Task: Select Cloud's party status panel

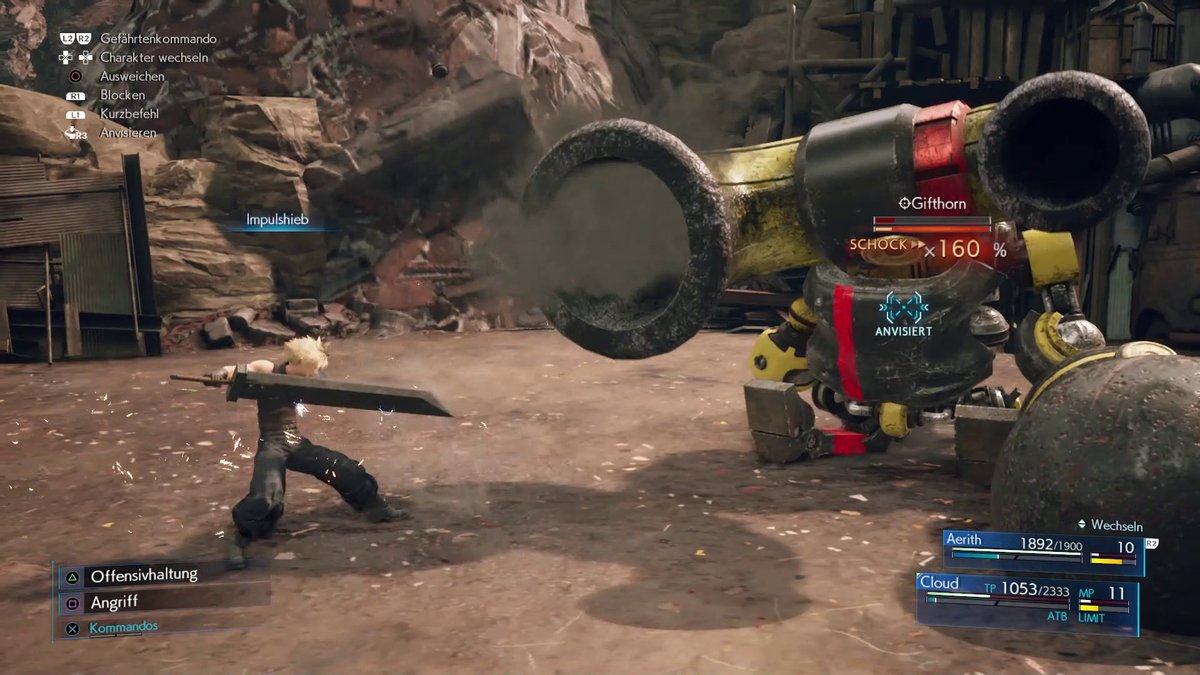Action: (x=1027, y=603)
